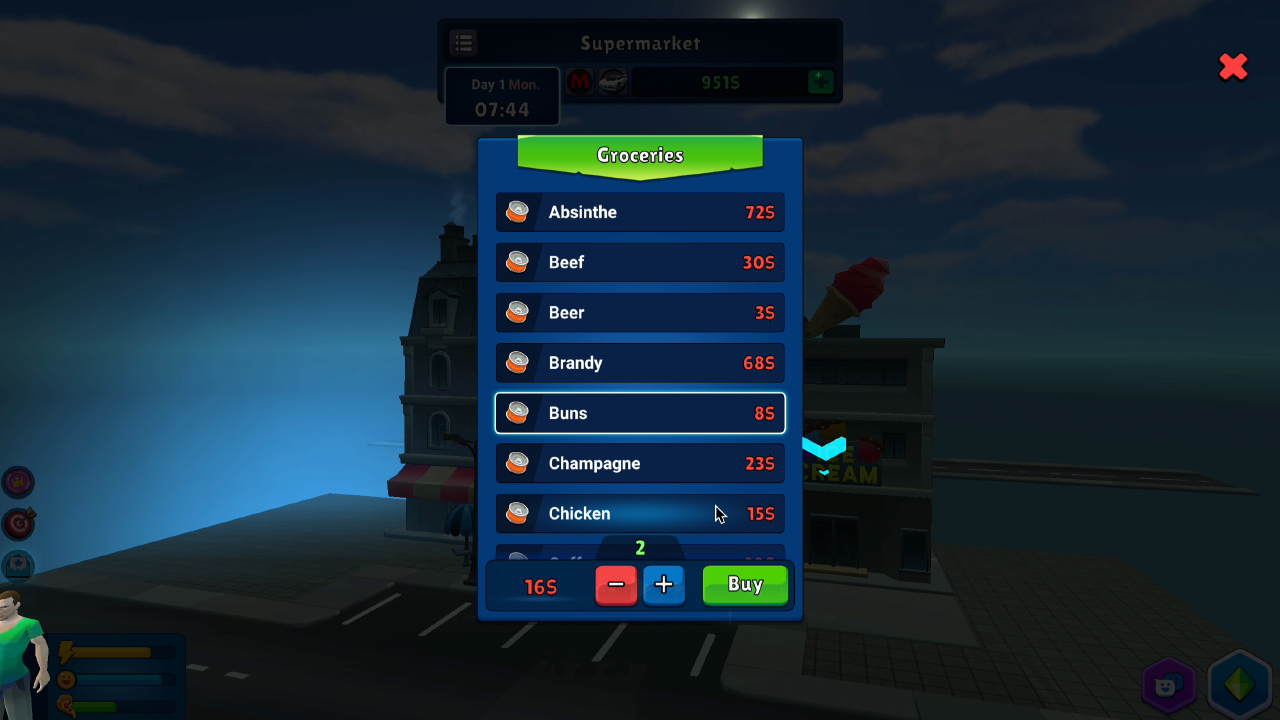
Task: Select Absinthe from the groceries list
Action: (x=640, y=212)
